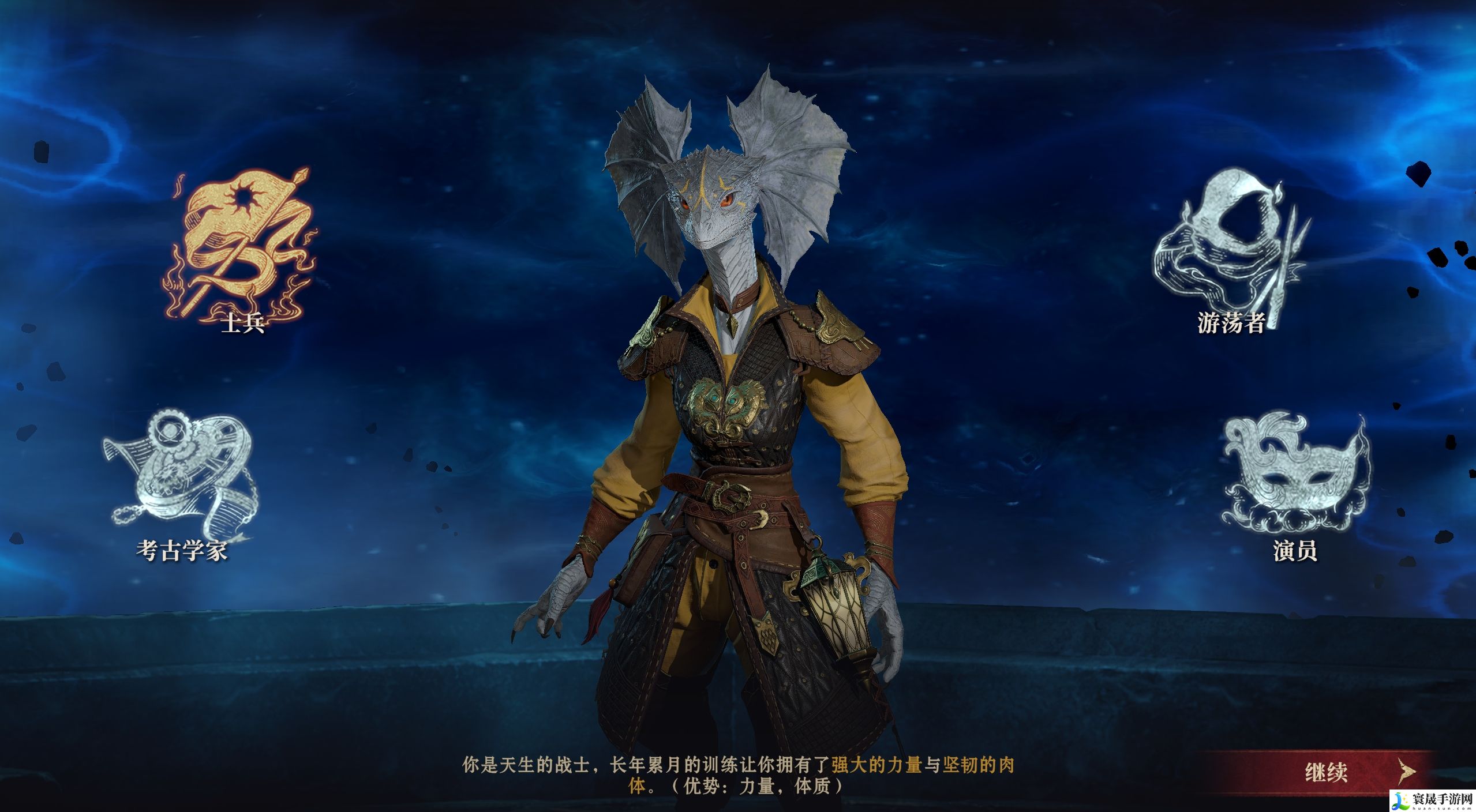Choose 士兵 as the character background
This screenshot has height=812, width=1476.
(242, 254)
